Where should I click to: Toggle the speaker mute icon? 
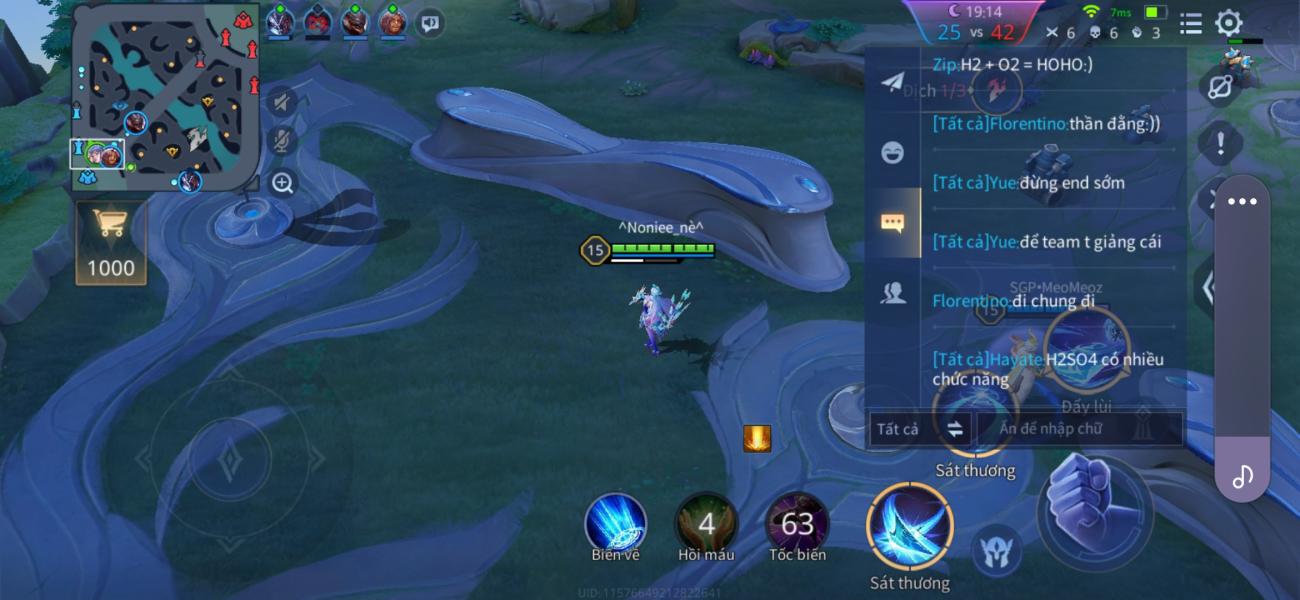pyautogui.click(x=283, y=102)
